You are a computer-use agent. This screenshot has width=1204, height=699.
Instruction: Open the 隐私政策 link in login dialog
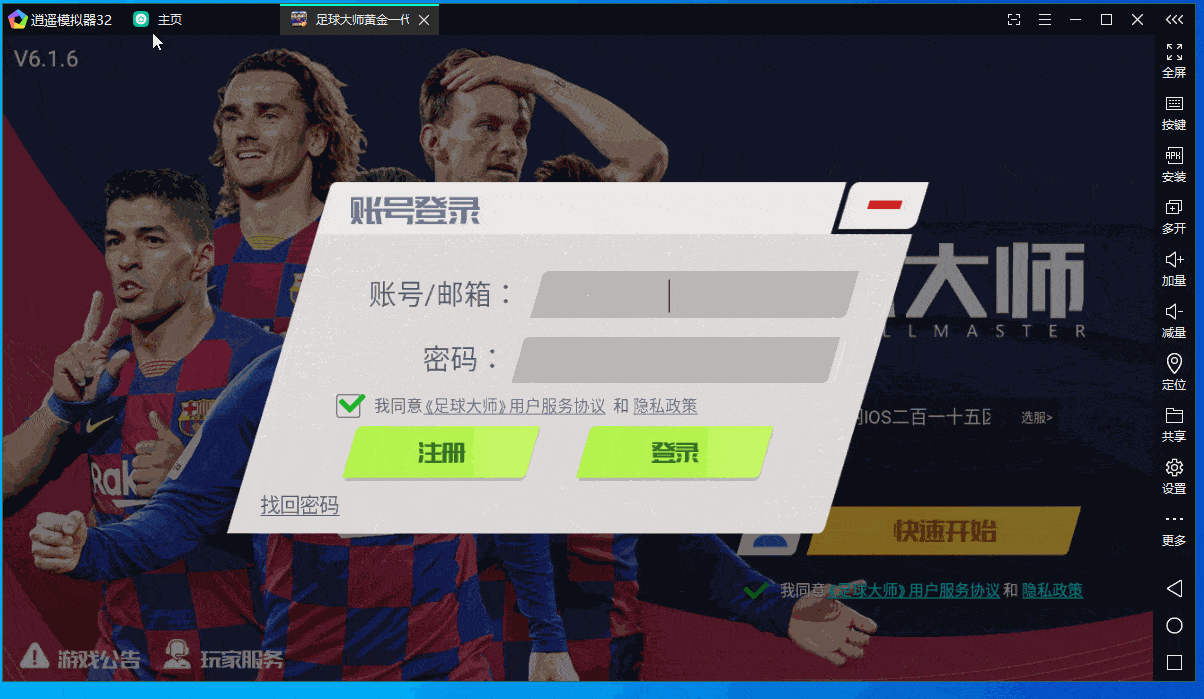665,406
